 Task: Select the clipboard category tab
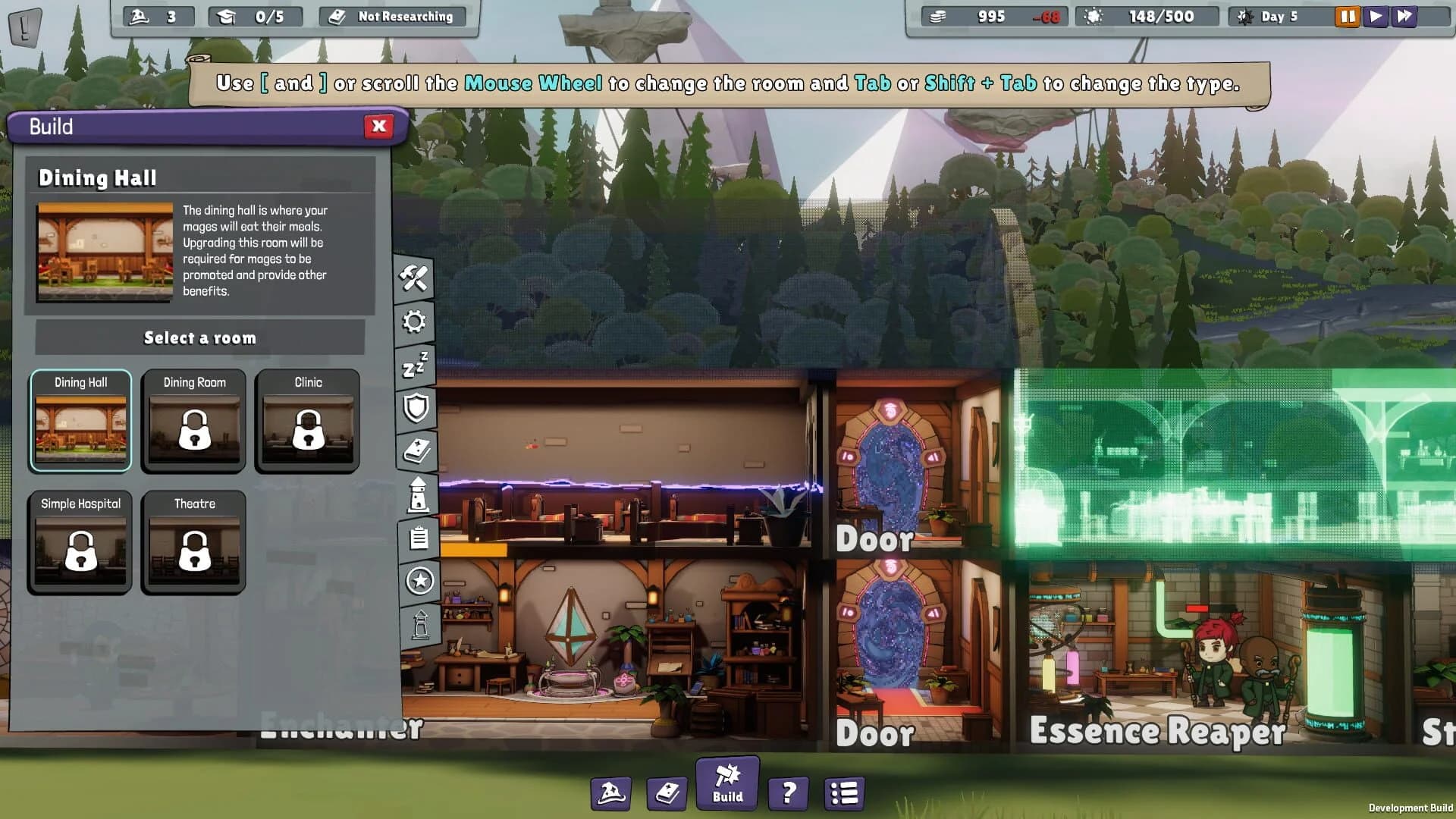click(419, 538)
